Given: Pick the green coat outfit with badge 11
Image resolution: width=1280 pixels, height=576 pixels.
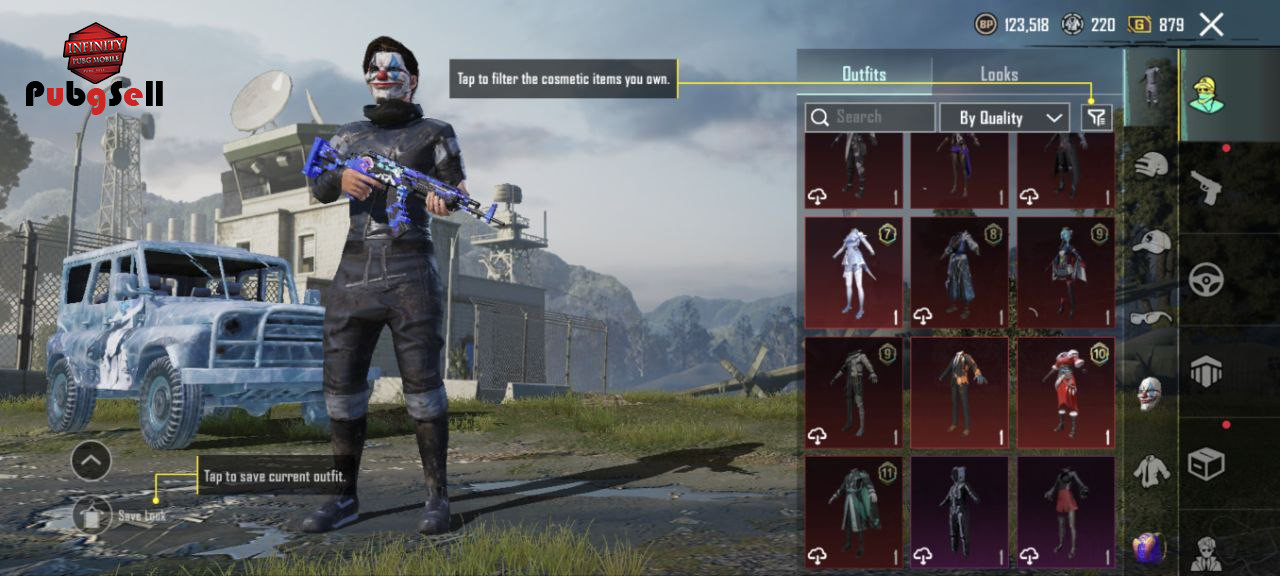Looking at the screenshot, I should coord(853,512).
